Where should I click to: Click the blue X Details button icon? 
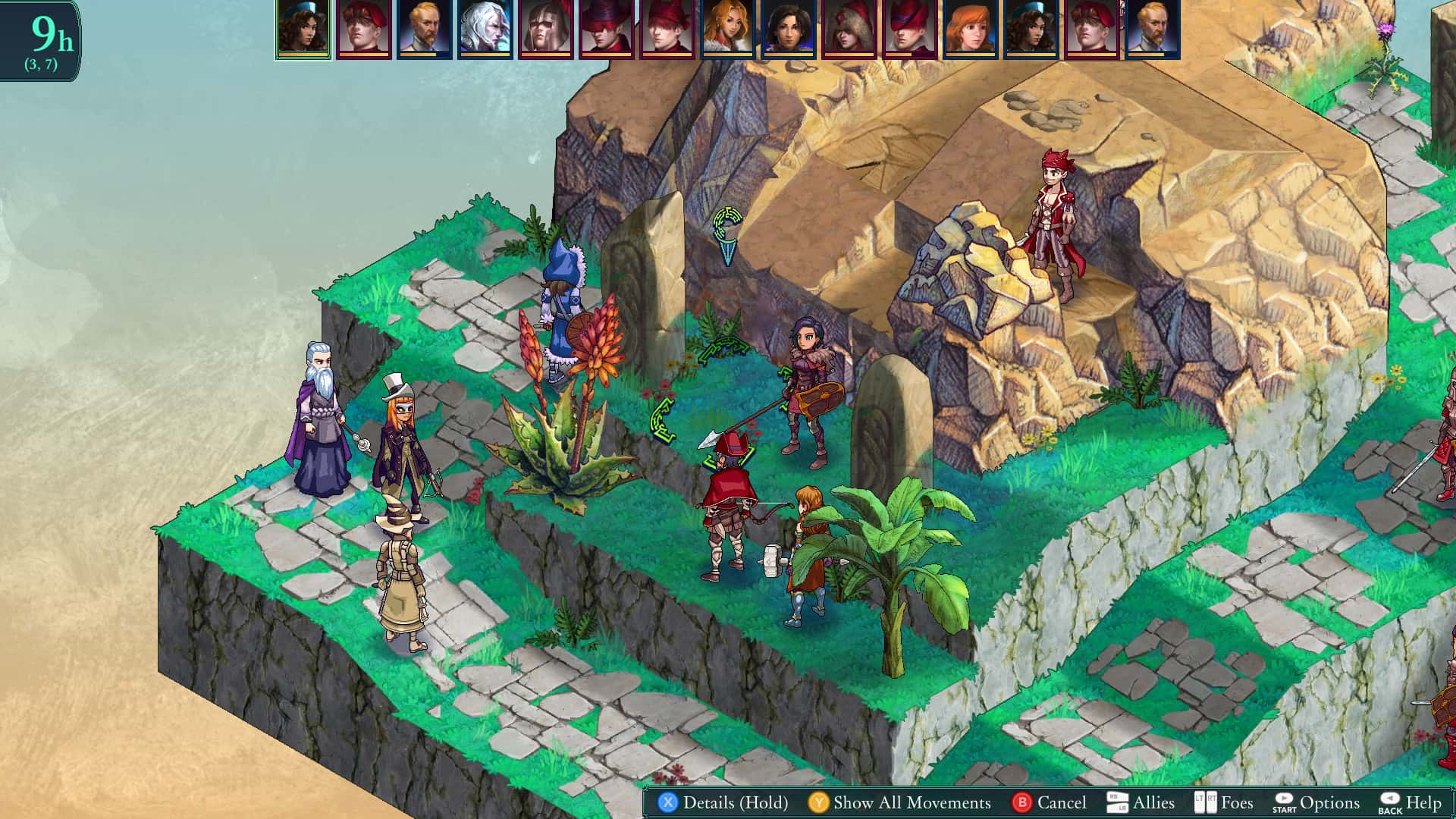click(x=666, y=802)
